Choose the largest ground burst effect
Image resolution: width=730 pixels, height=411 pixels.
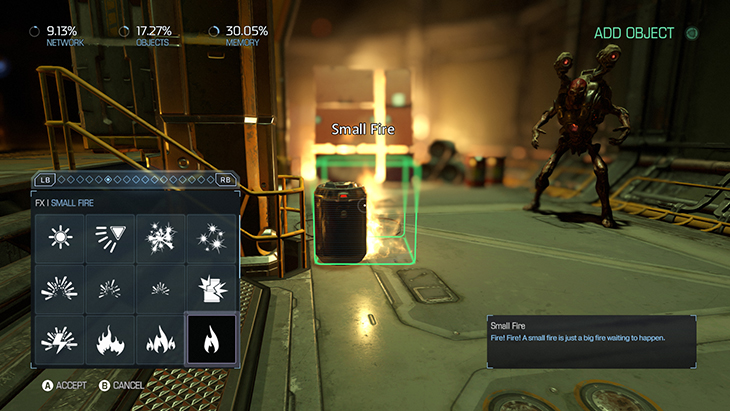(62, 288)
